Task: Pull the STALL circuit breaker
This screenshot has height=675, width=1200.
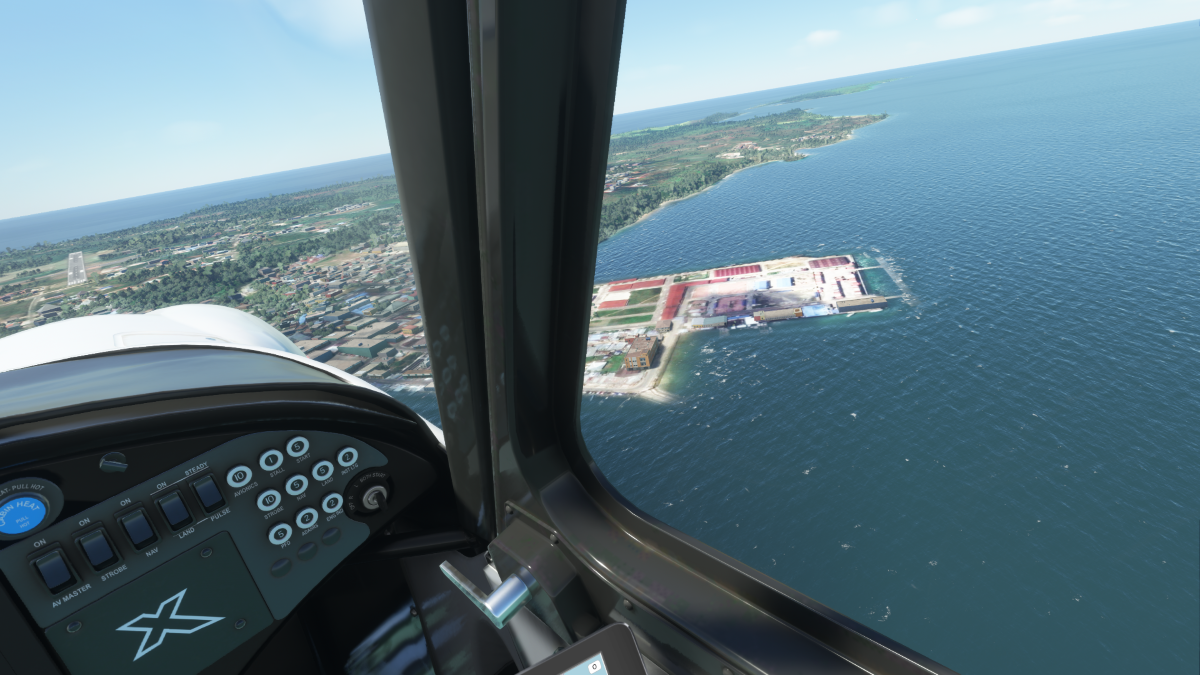Action: tap(271, 460)
